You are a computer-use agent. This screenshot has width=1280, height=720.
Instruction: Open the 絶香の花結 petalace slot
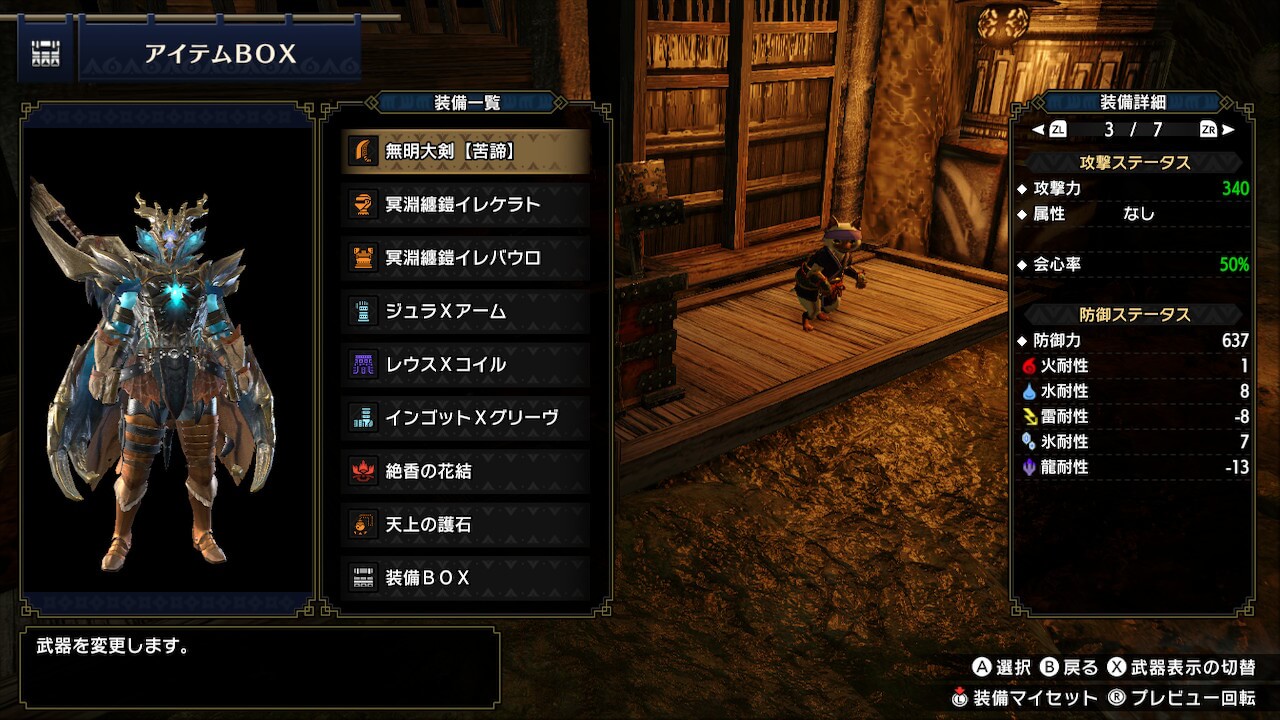pyautogui.click(x=465, y=470)
